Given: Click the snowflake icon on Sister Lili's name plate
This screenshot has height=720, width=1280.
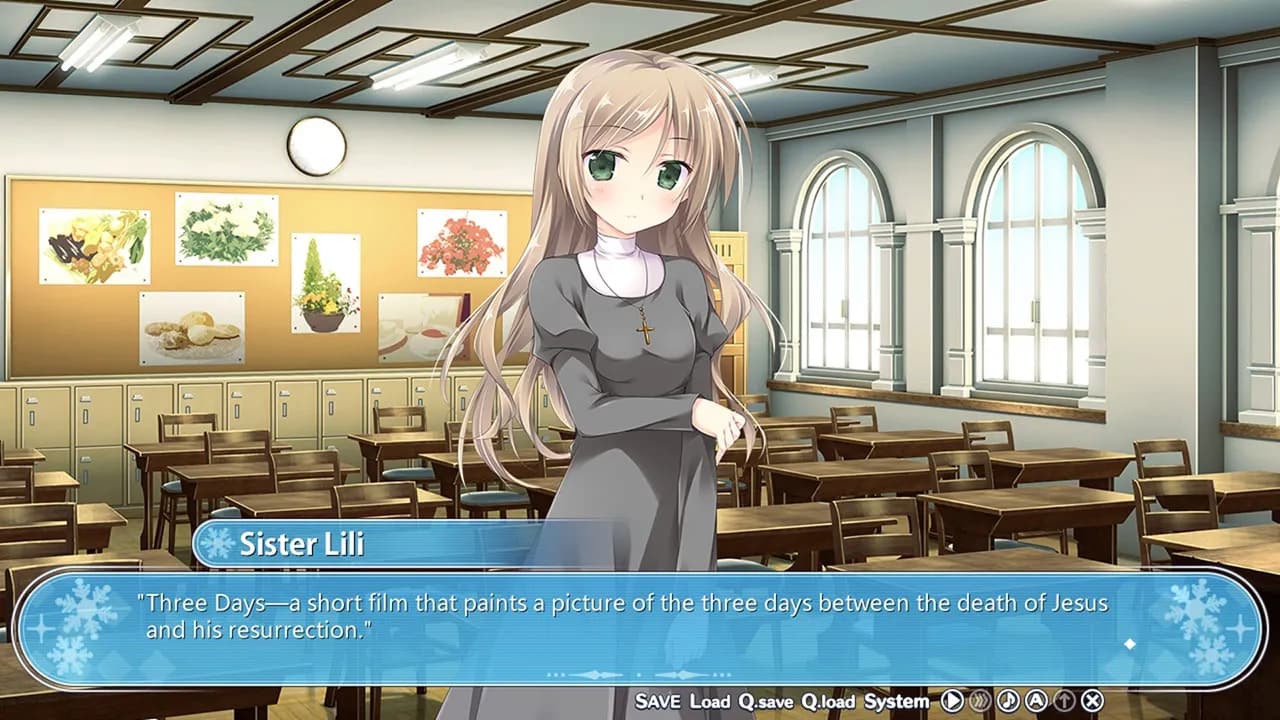Looking at the screenshot, I should (x=218, y=543).
